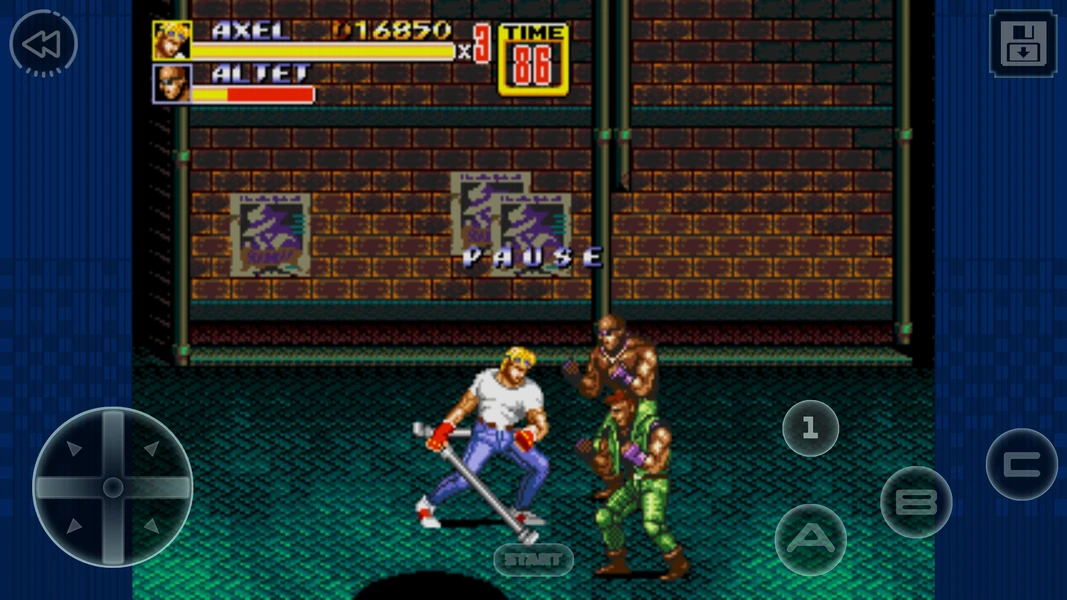Tap the rewind button

click(43, 44)
